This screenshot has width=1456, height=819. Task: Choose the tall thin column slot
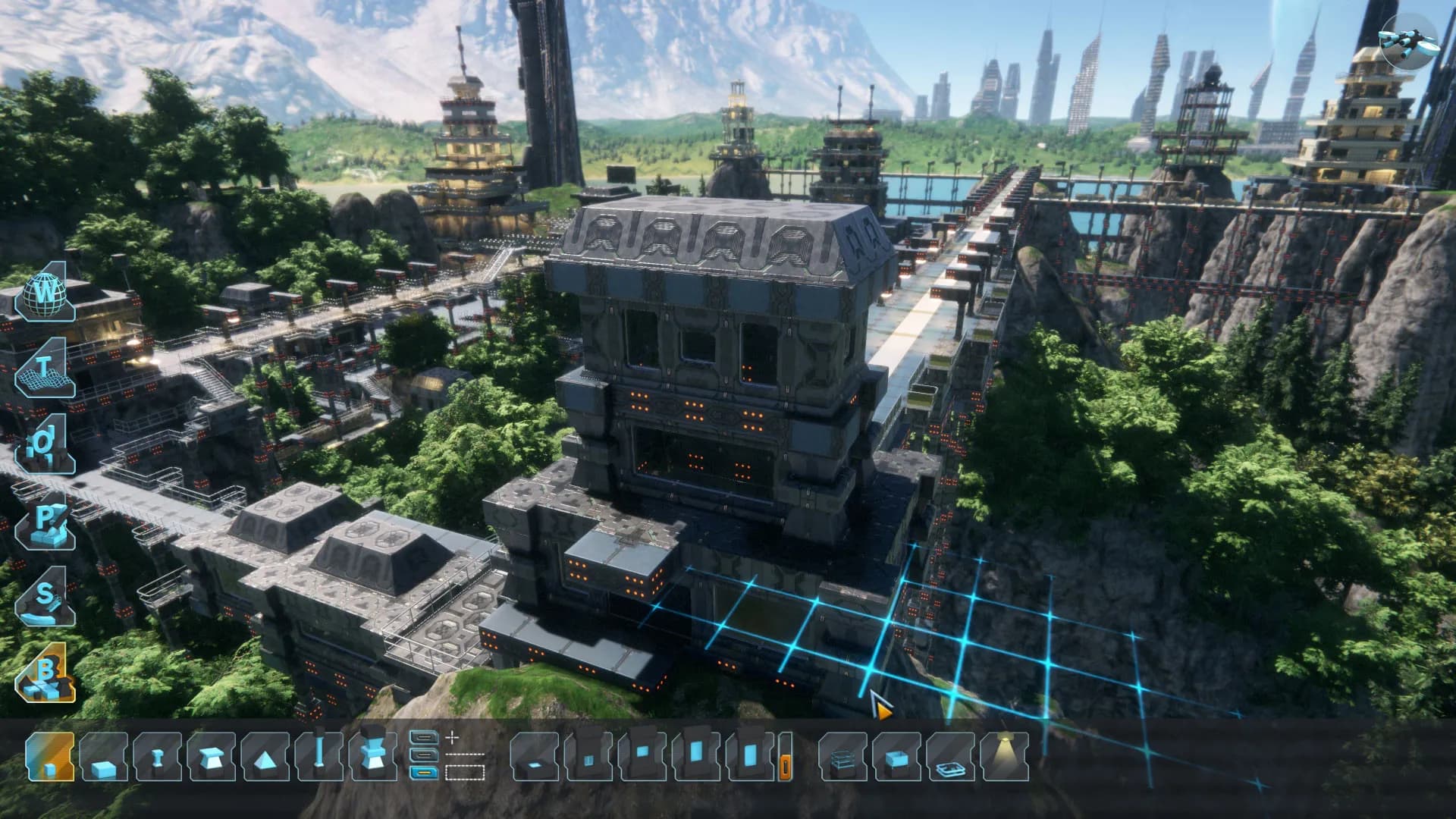pyautogui.click(x=319, y=756)
